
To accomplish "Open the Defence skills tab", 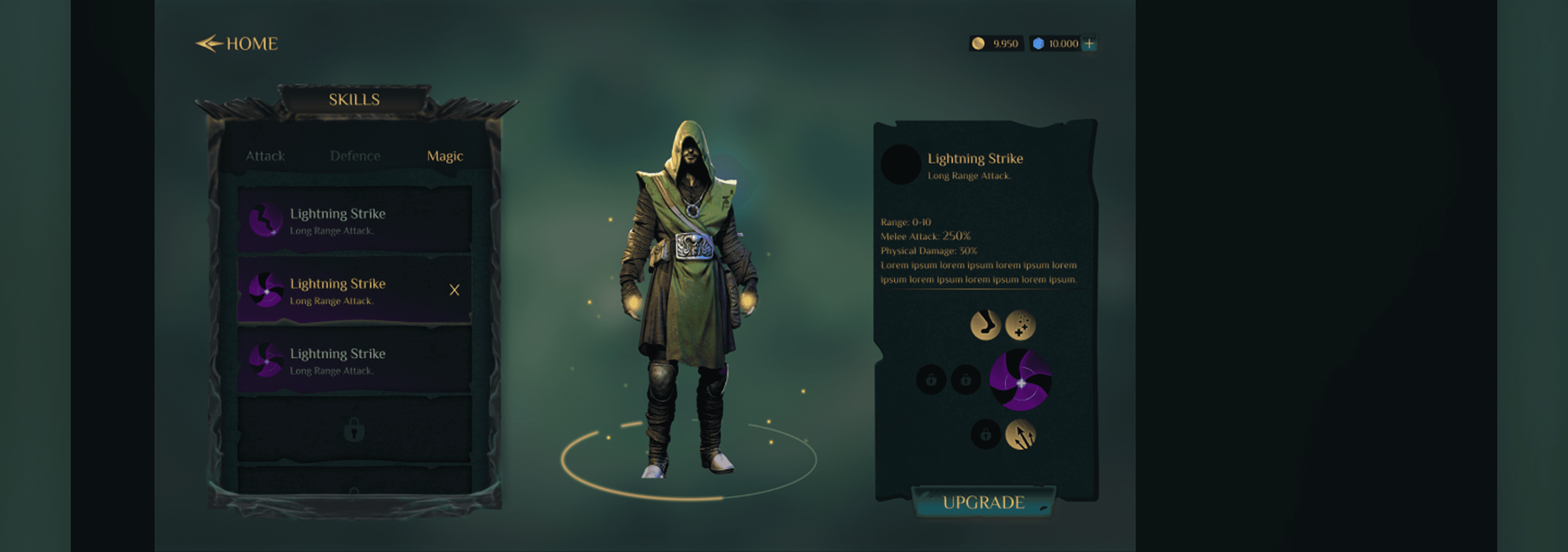I will (355, 156).
